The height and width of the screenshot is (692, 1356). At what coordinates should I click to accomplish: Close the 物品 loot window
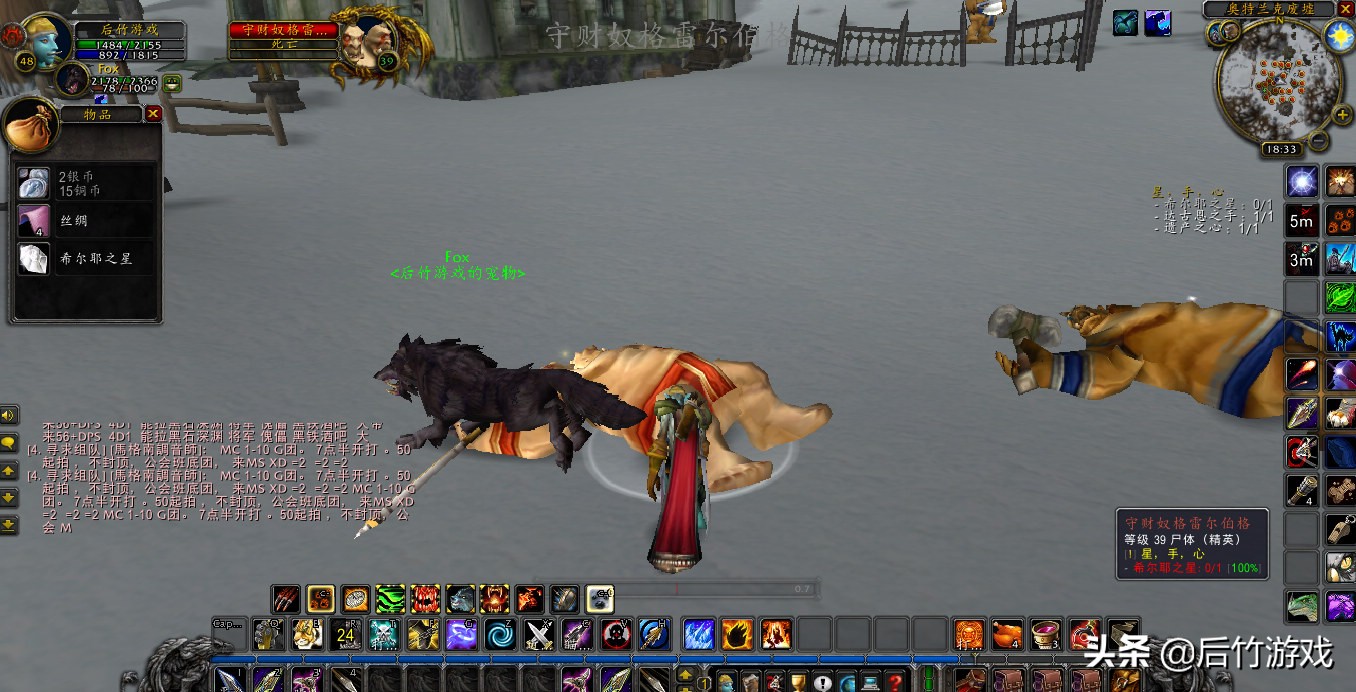[153, 114]
